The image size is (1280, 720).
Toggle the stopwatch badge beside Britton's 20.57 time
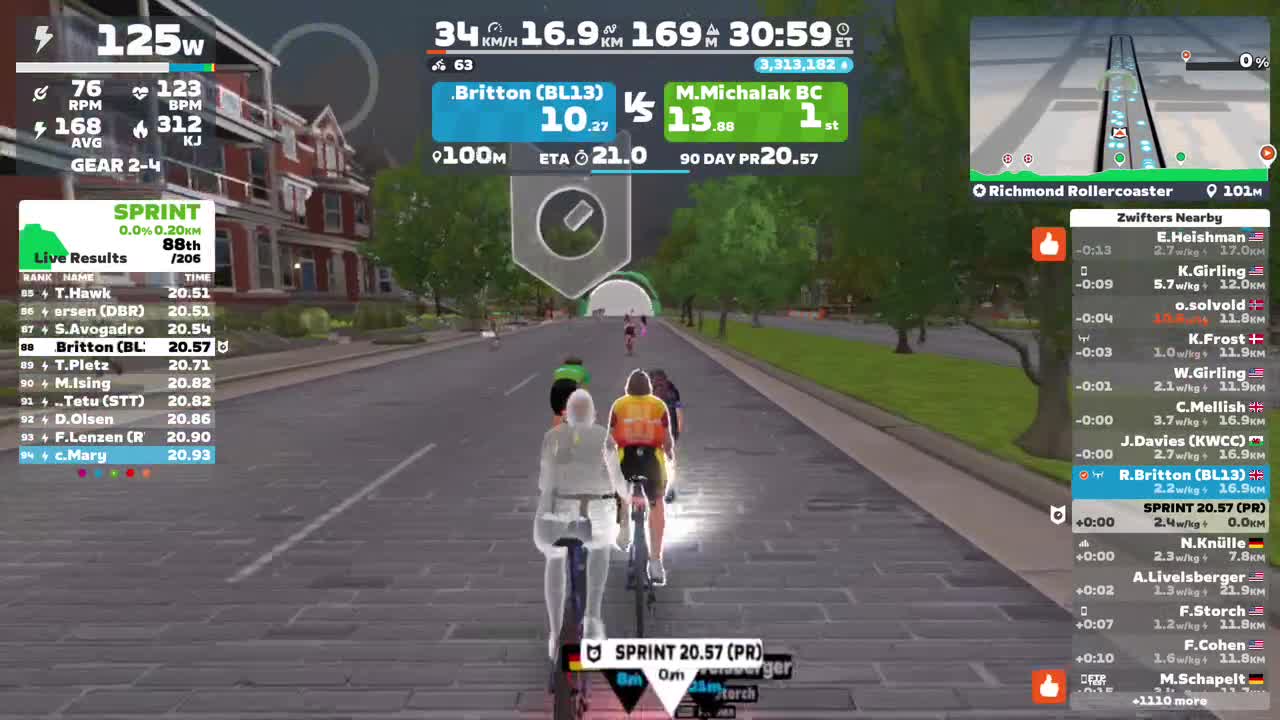pos(222,345)
